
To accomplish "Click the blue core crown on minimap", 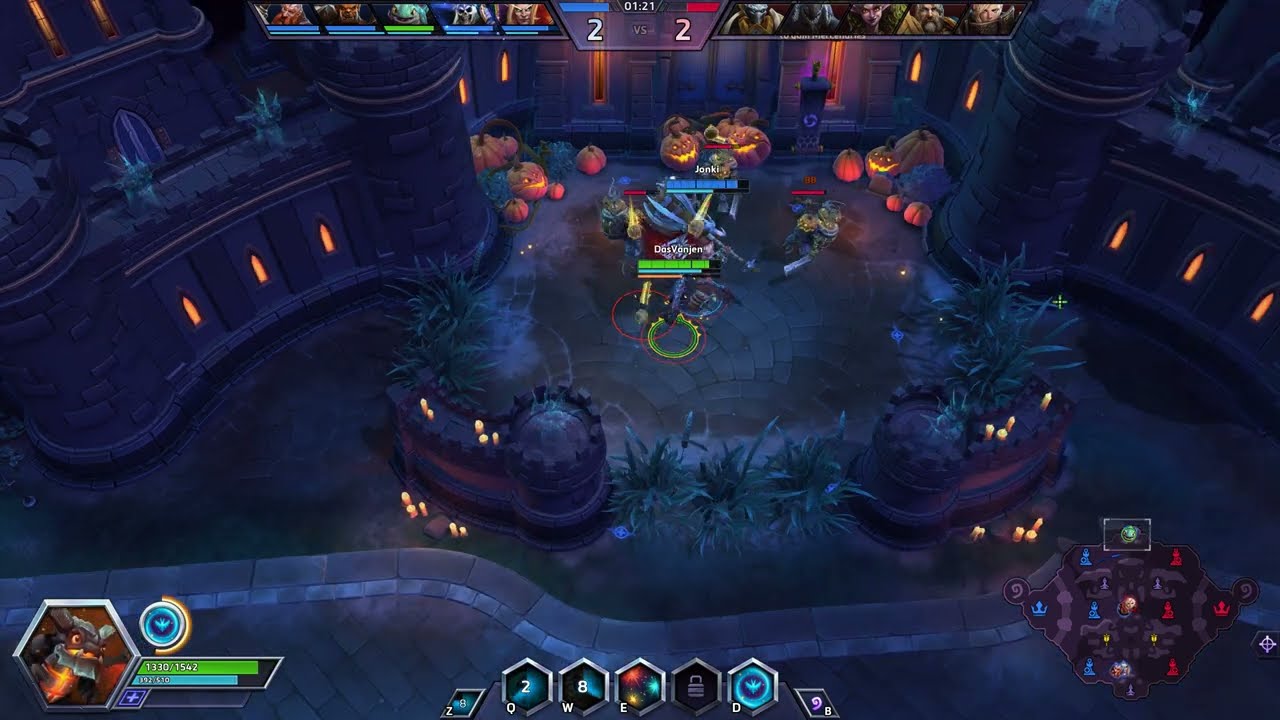I will click(1040, 607).
